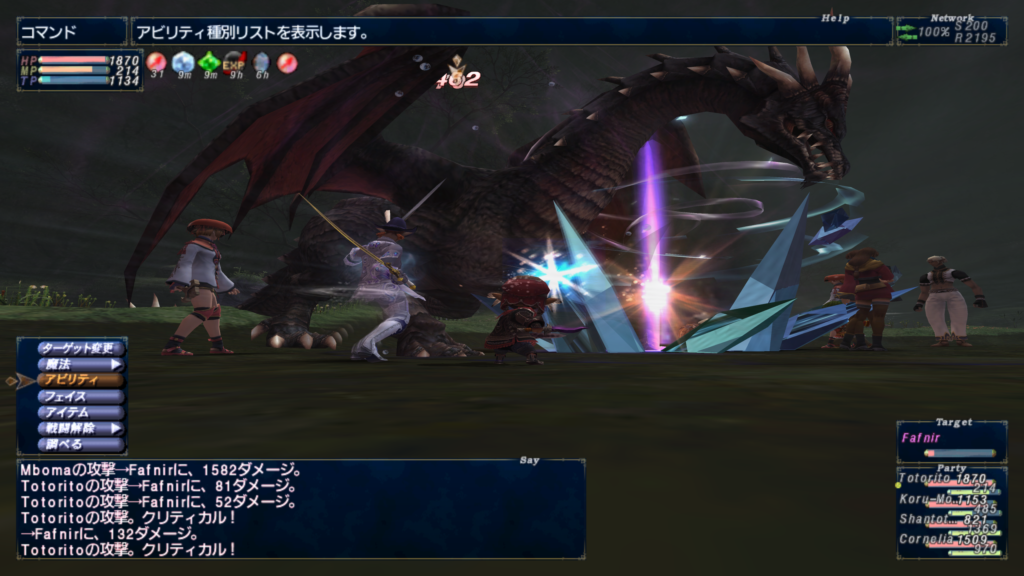Select the フェイス command entry

pos(80,396)
